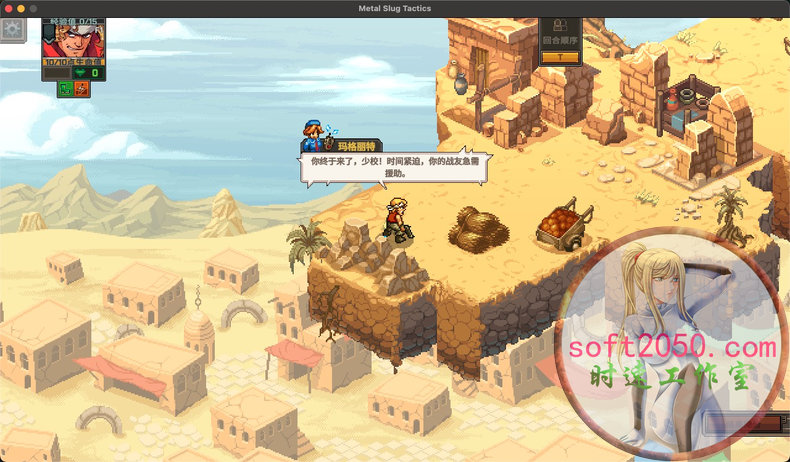Close the window with the red button

point(7,8)
